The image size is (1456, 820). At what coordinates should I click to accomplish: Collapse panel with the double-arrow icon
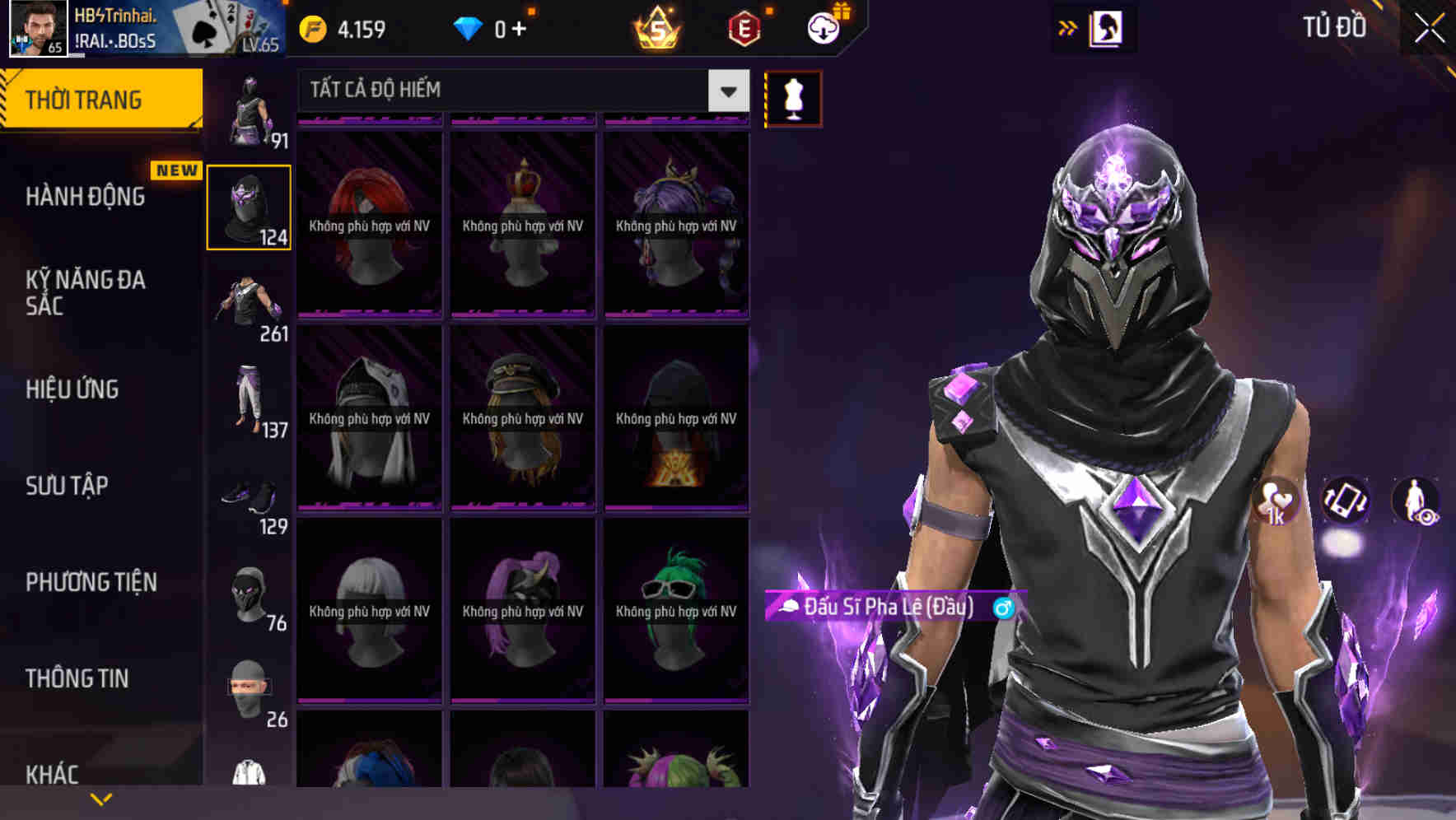coord(1067,27)
